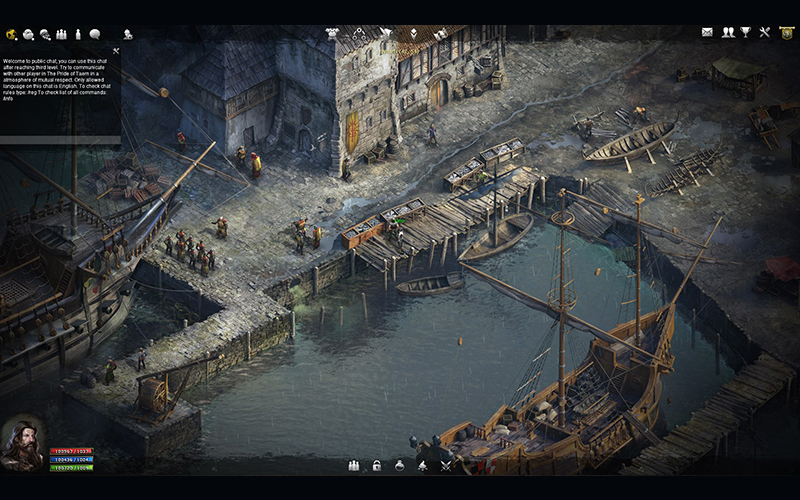Click the group of figures bottom icon
The height and width of the screenshot is (500, 800).
[354, 465]
